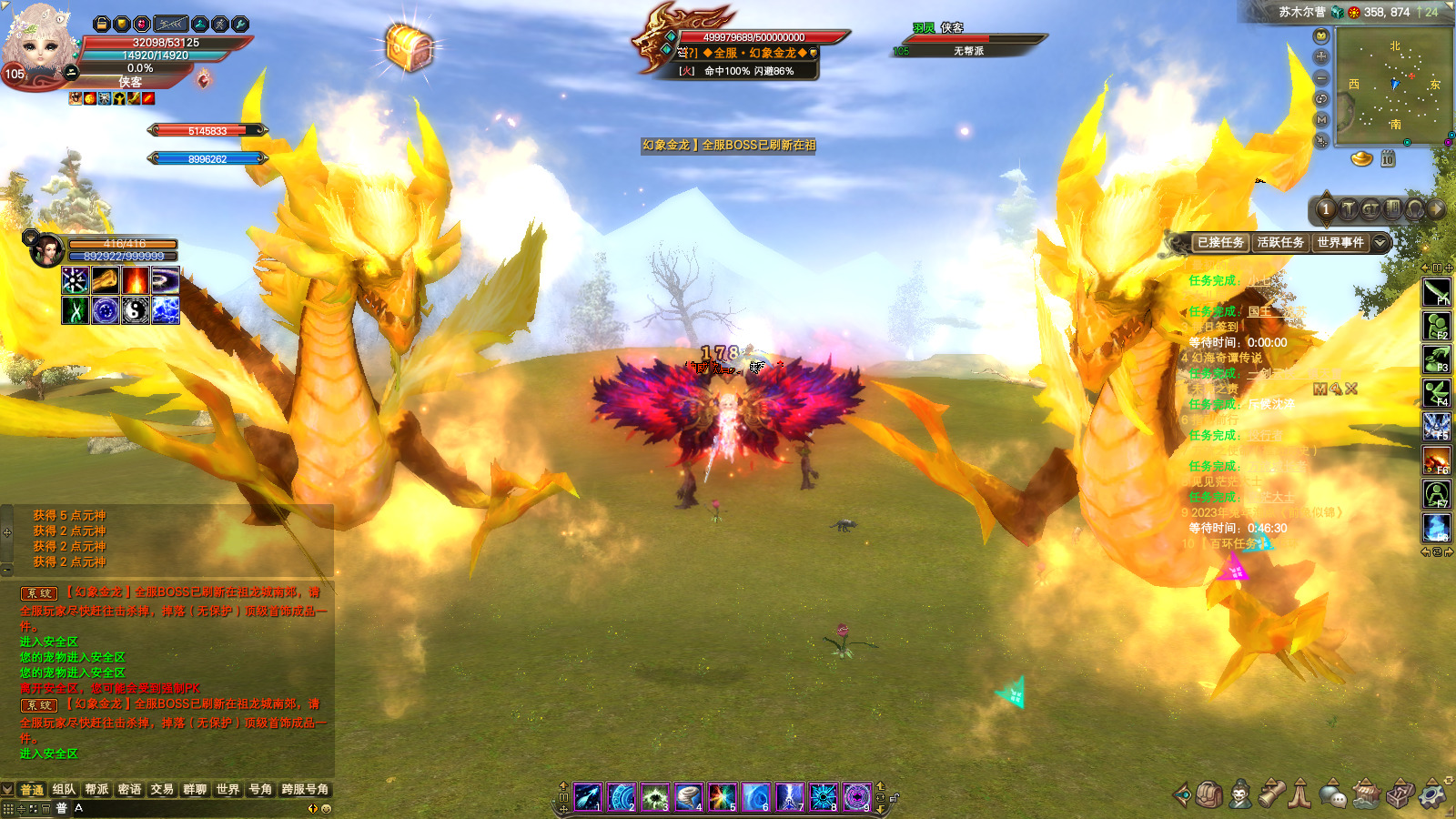
Task: Zoom in the minimap with plus button
Action: coord(1321,56)
